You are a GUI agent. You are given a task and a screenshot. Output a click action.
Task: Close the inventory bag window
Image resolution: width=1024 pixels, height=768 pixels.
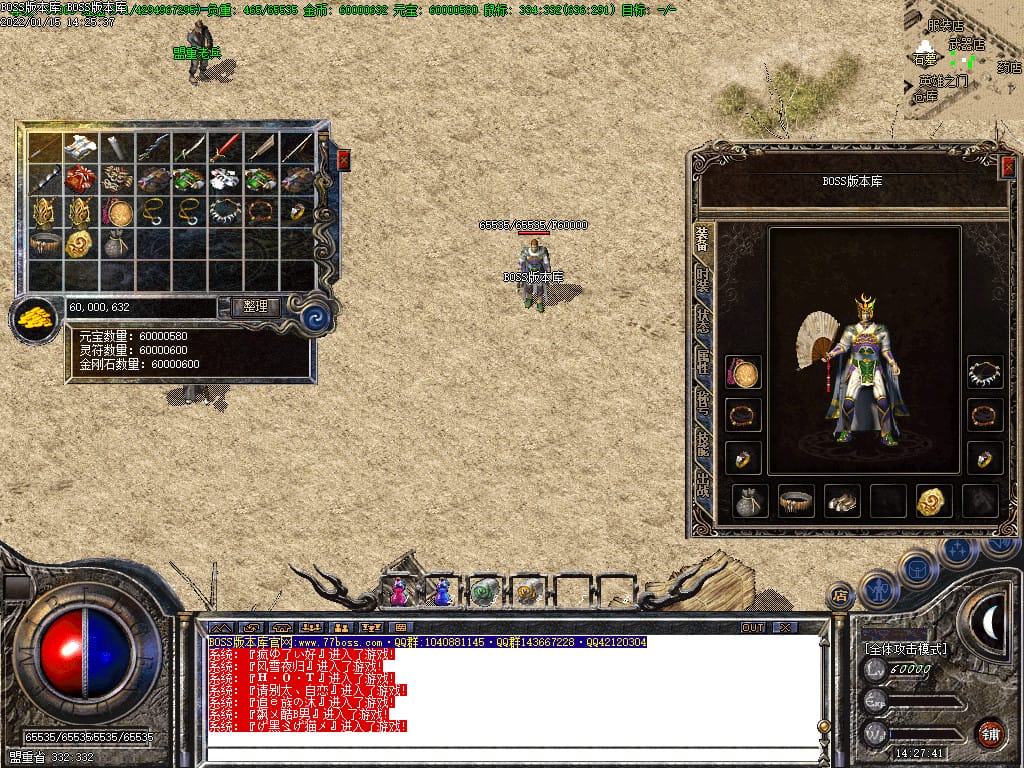coord(343,159)
